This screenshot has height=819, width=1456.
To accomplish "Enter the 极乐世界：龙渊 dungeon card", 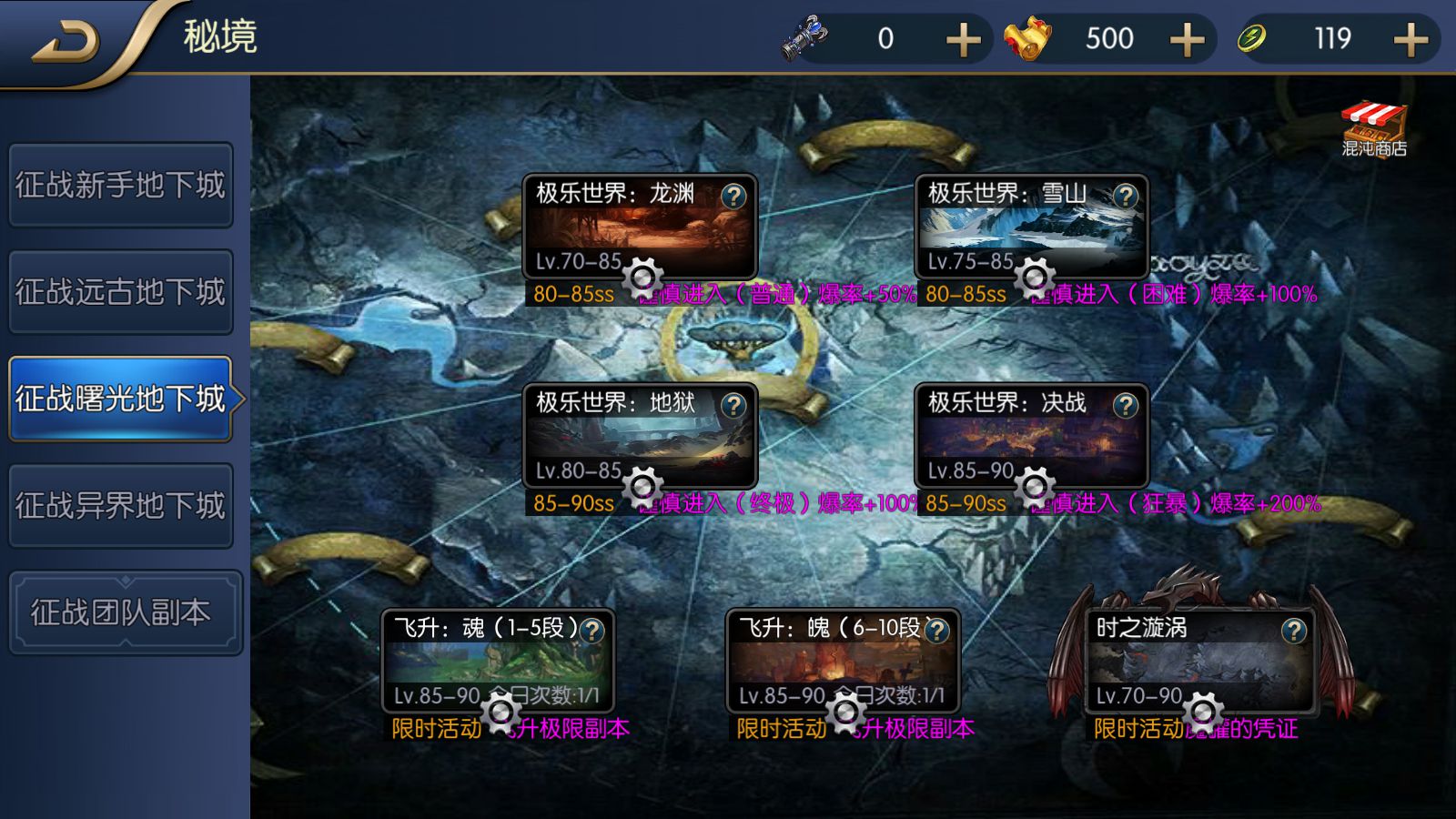I will (637, 227).
